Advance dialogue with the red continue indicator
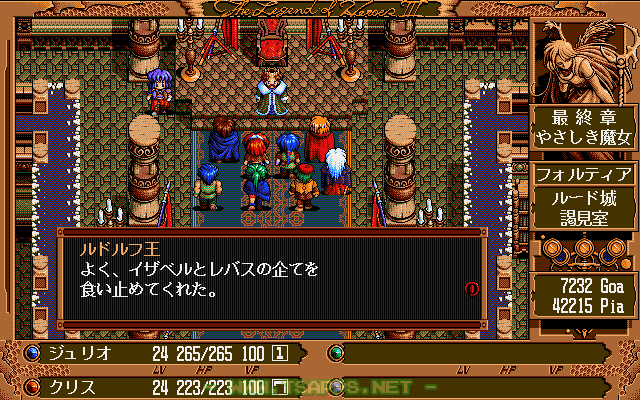 coord(471,288)
